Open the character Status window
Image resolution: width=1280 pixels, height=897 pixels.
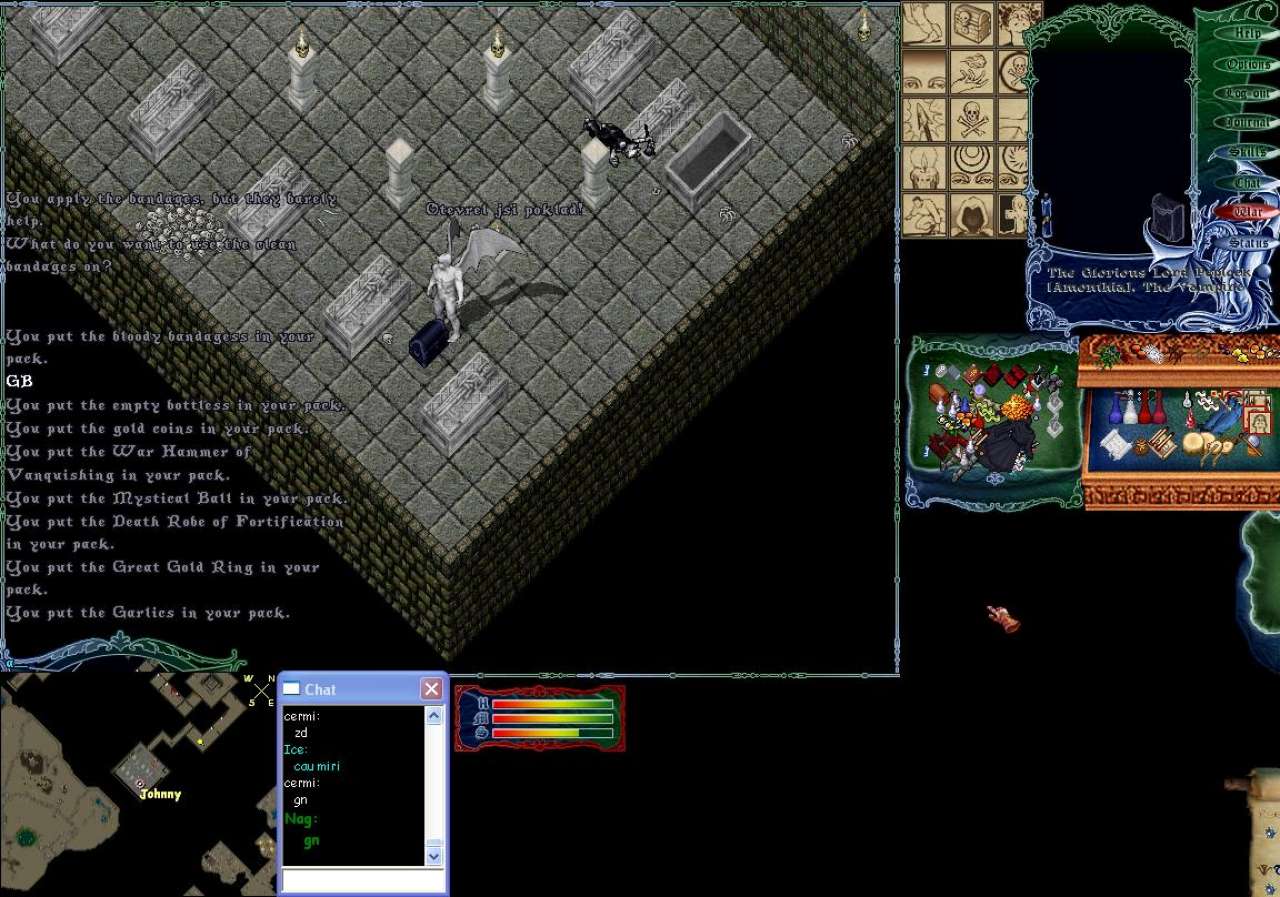pyautogui.click(x=1247, y=243)
